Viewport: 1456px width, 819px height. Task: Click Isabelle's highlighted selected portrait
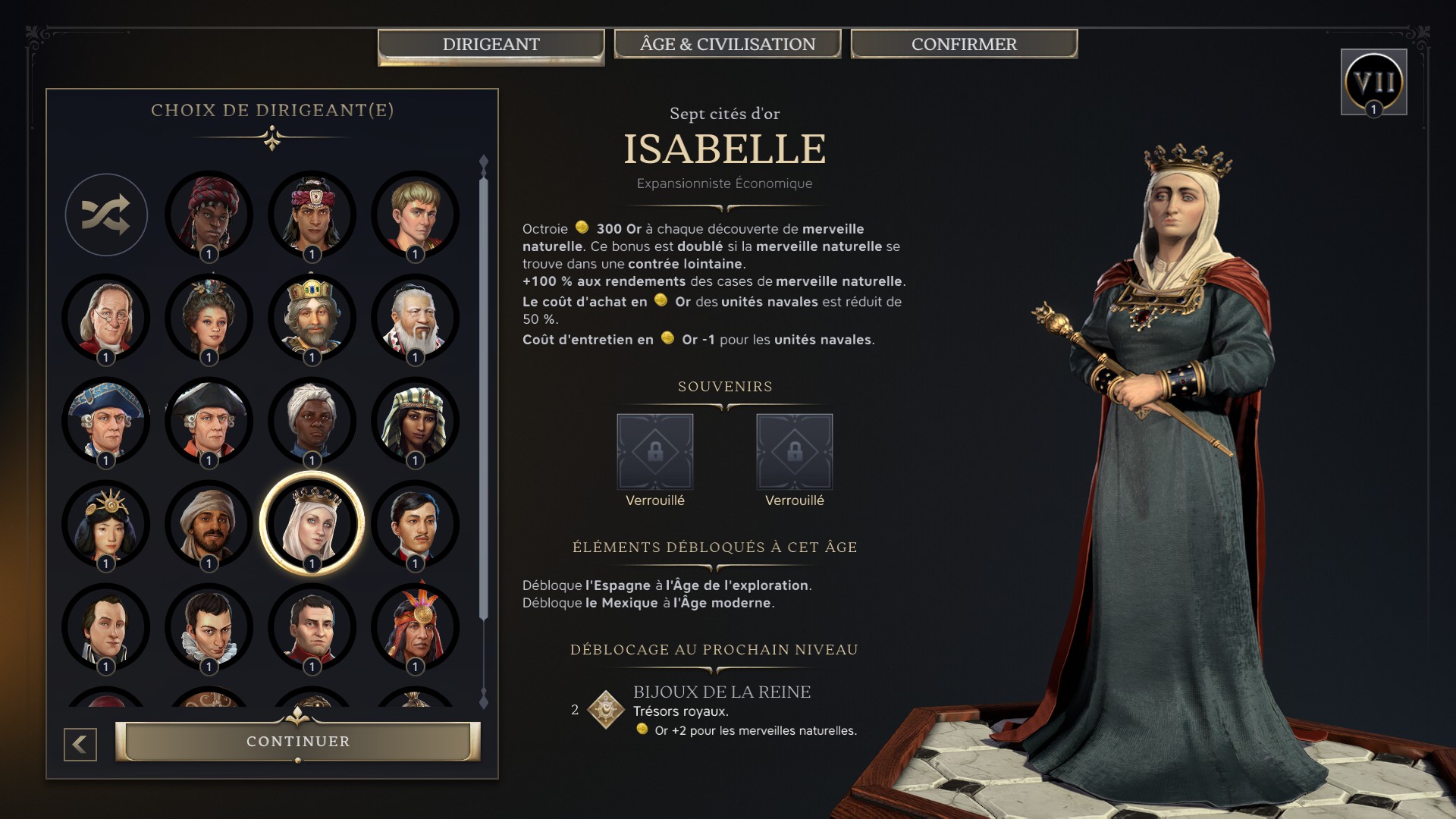coord(311,523)
